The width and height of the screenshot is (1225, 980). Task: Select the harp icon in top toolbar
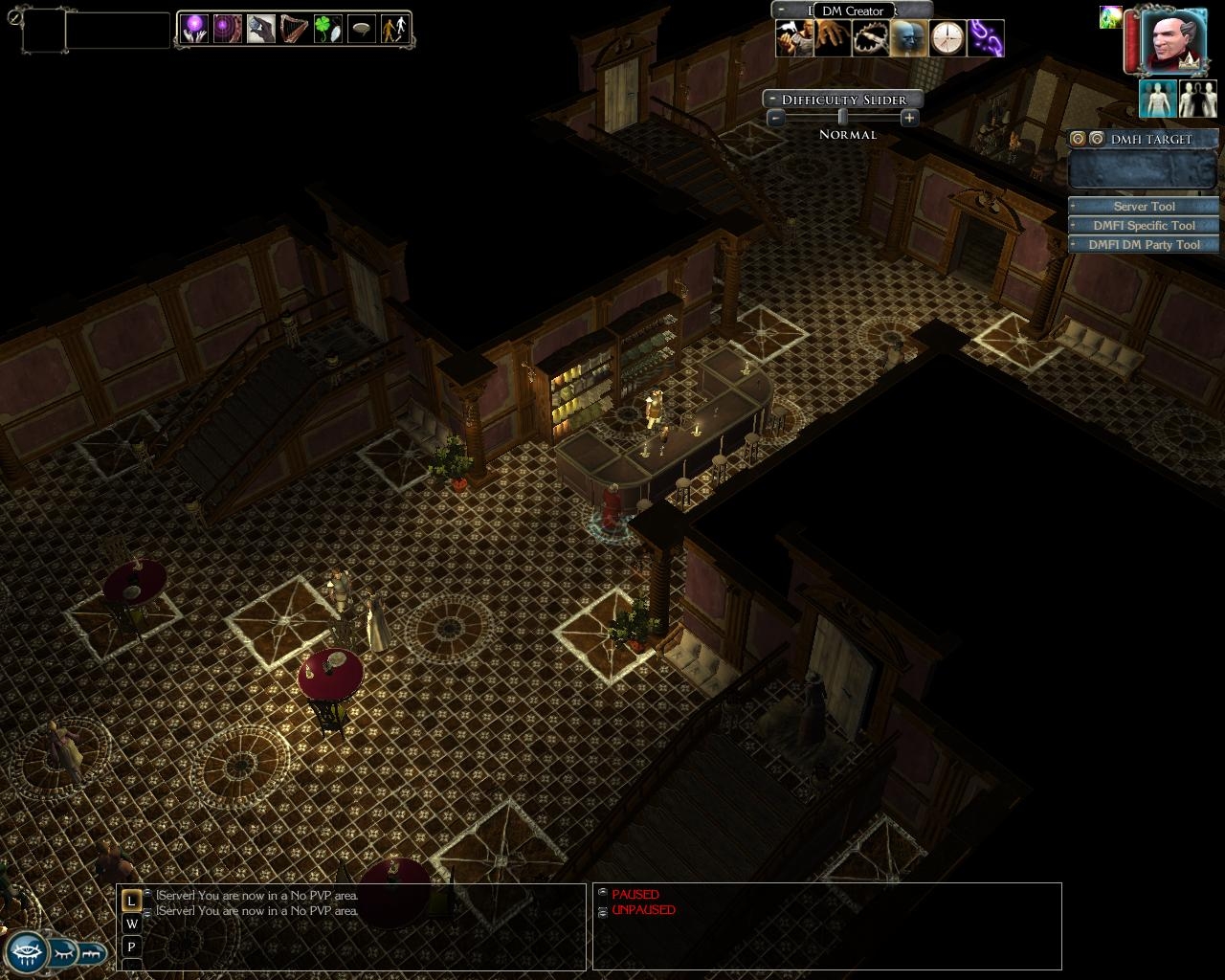point(294,29)
